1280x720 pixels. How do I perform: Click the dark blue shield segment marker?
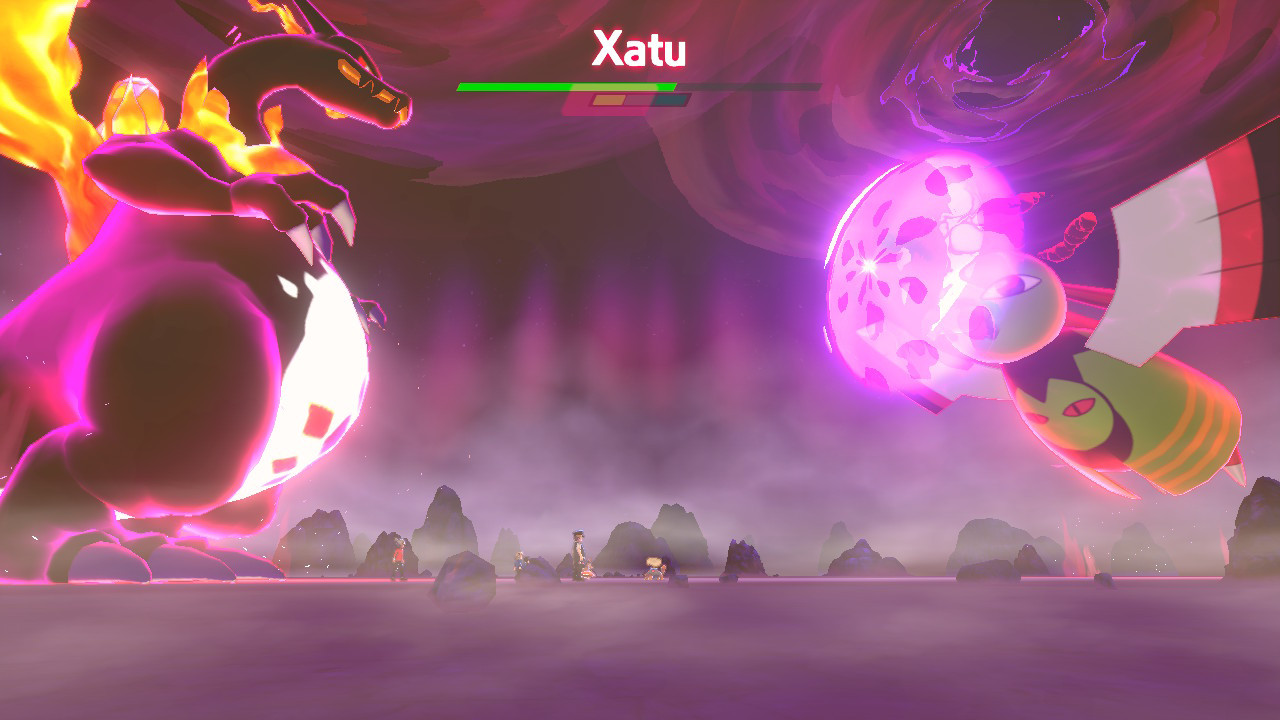coord(669,100)
